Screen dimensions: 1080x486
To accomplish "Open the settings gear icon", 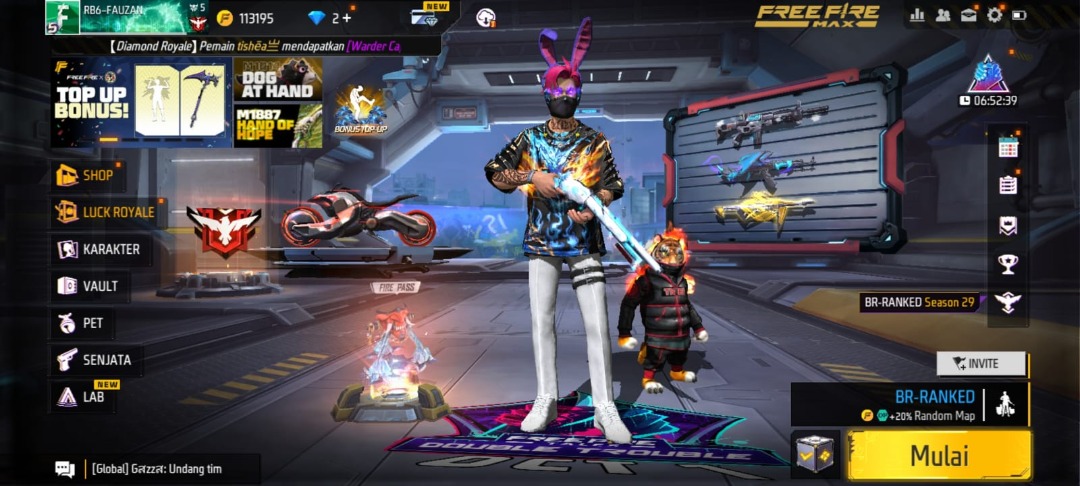I will 994,15.
